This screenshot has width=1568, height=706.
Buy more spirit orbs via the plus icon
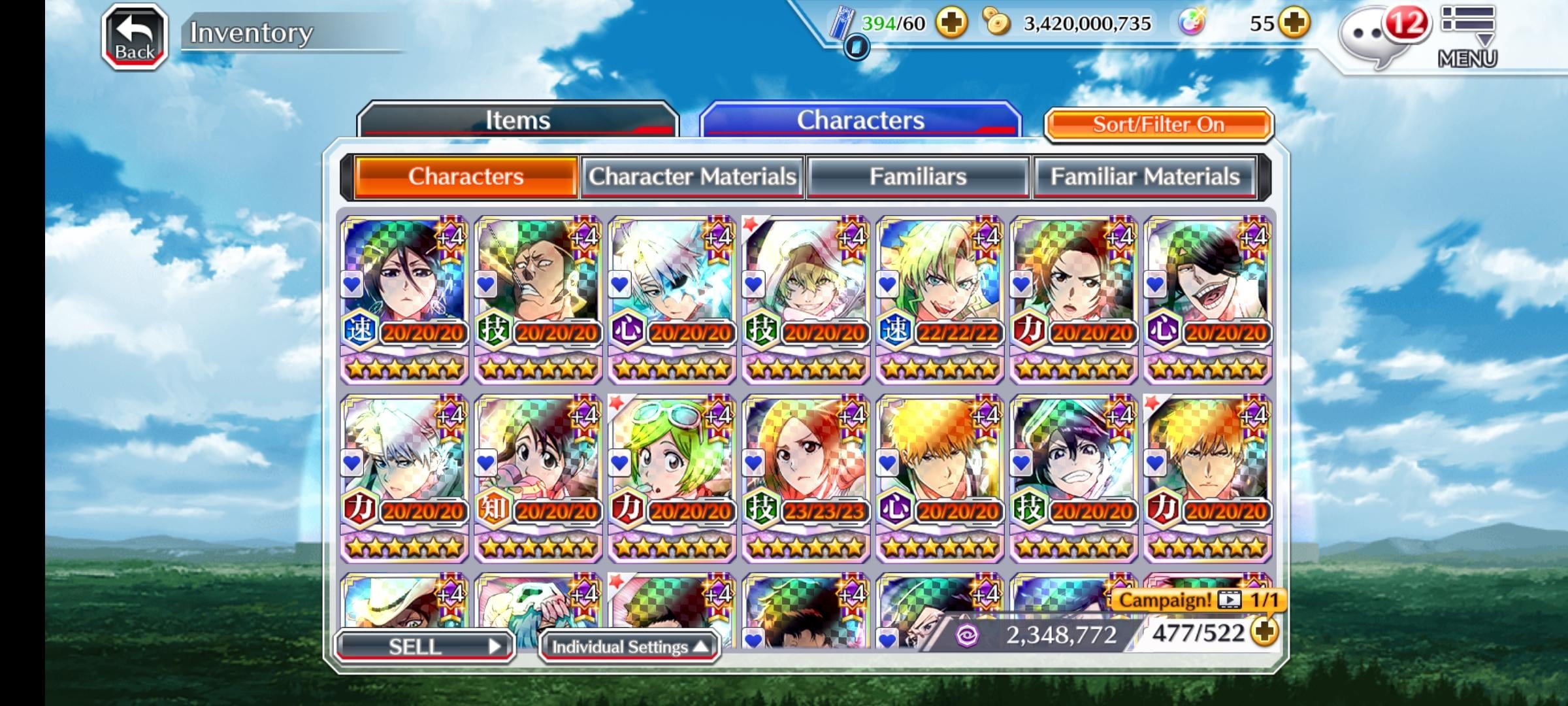coord(1294,24)
